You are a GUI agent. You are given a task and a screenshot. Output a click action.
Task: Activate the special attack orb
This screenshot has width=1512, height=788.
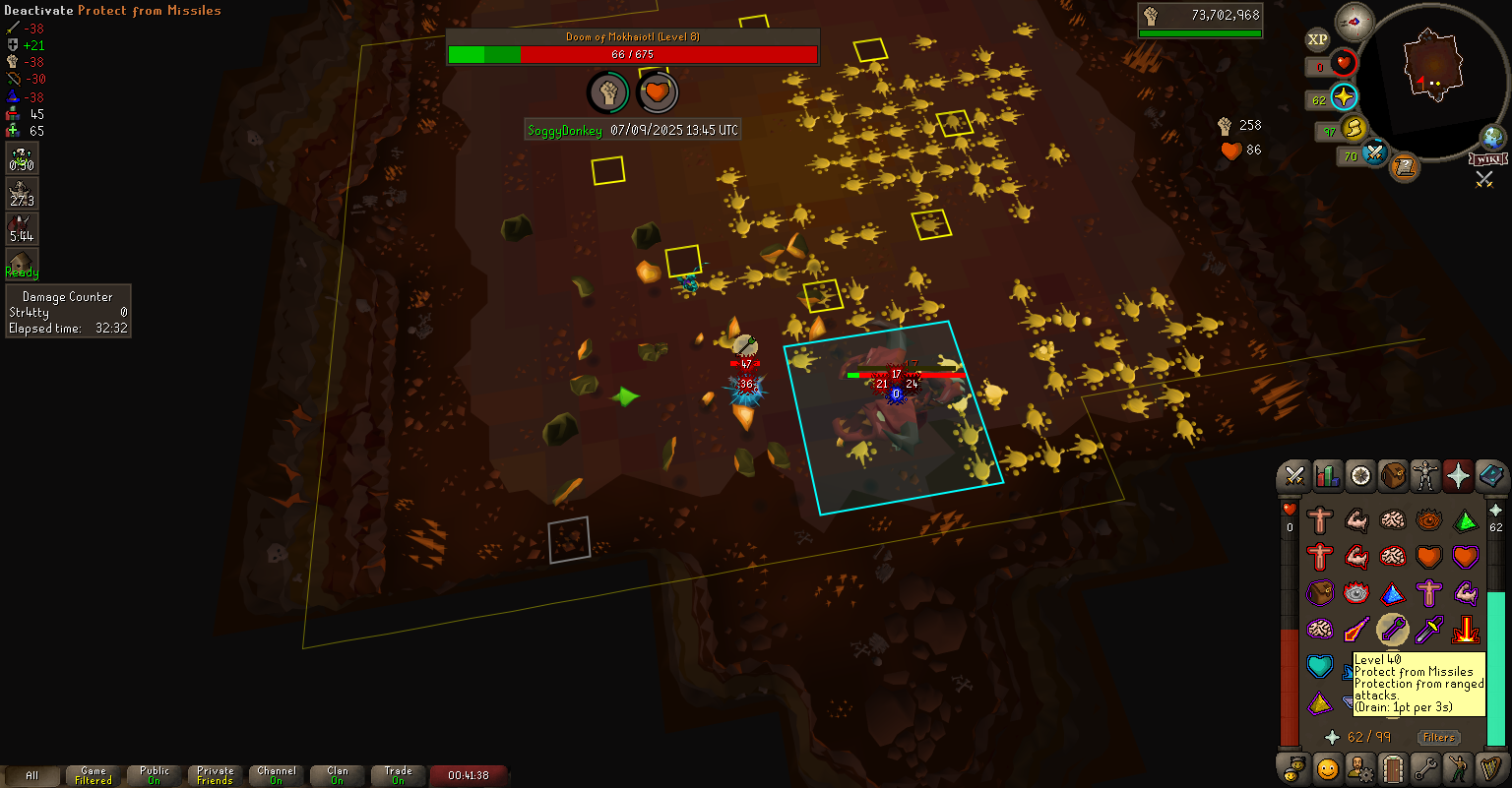pyautogui.click(x=1375, y=153)
